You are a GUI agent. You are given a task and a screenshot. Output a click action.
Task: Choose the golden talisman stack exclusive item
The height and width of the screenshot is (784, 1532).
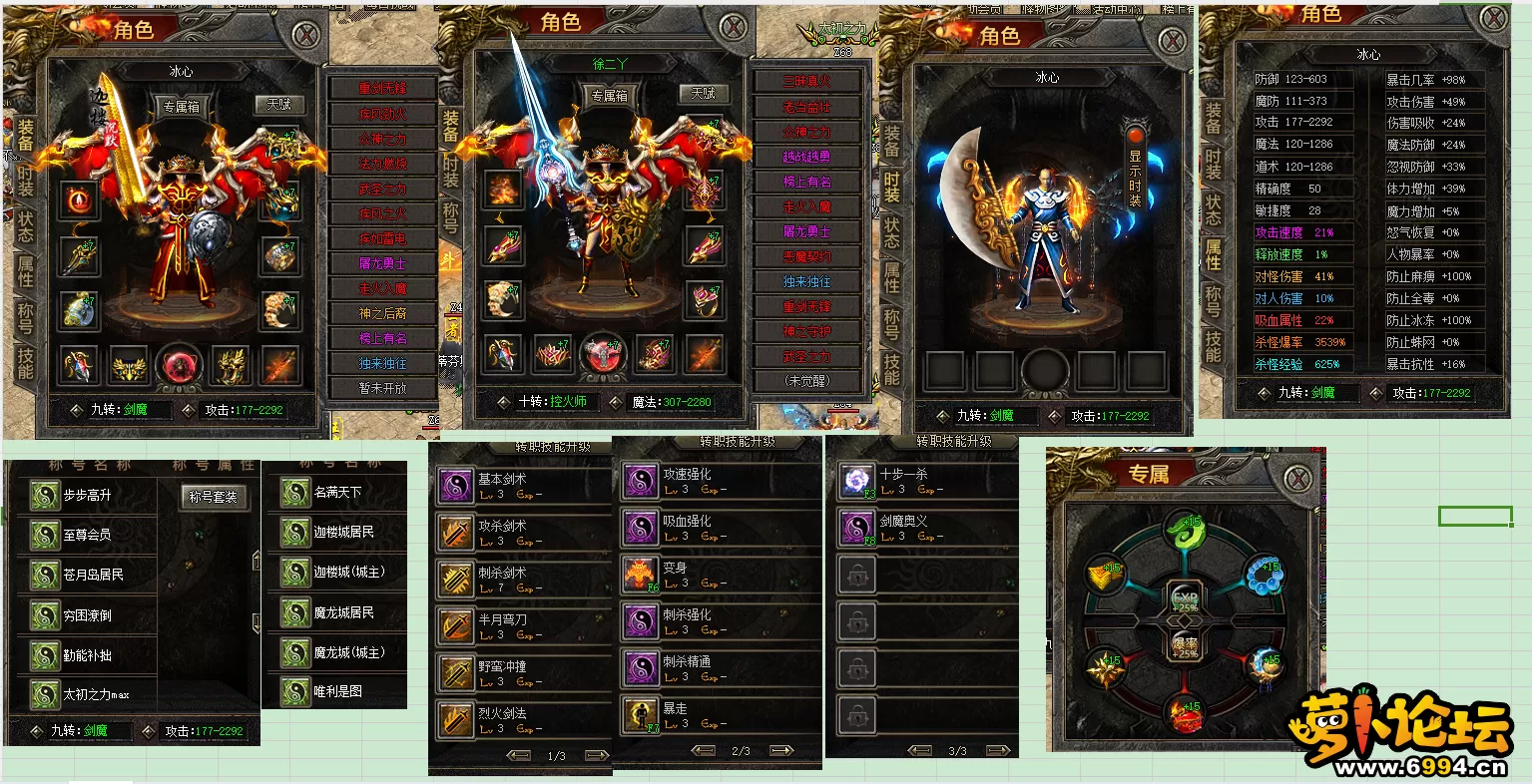tap(1106, 576)
